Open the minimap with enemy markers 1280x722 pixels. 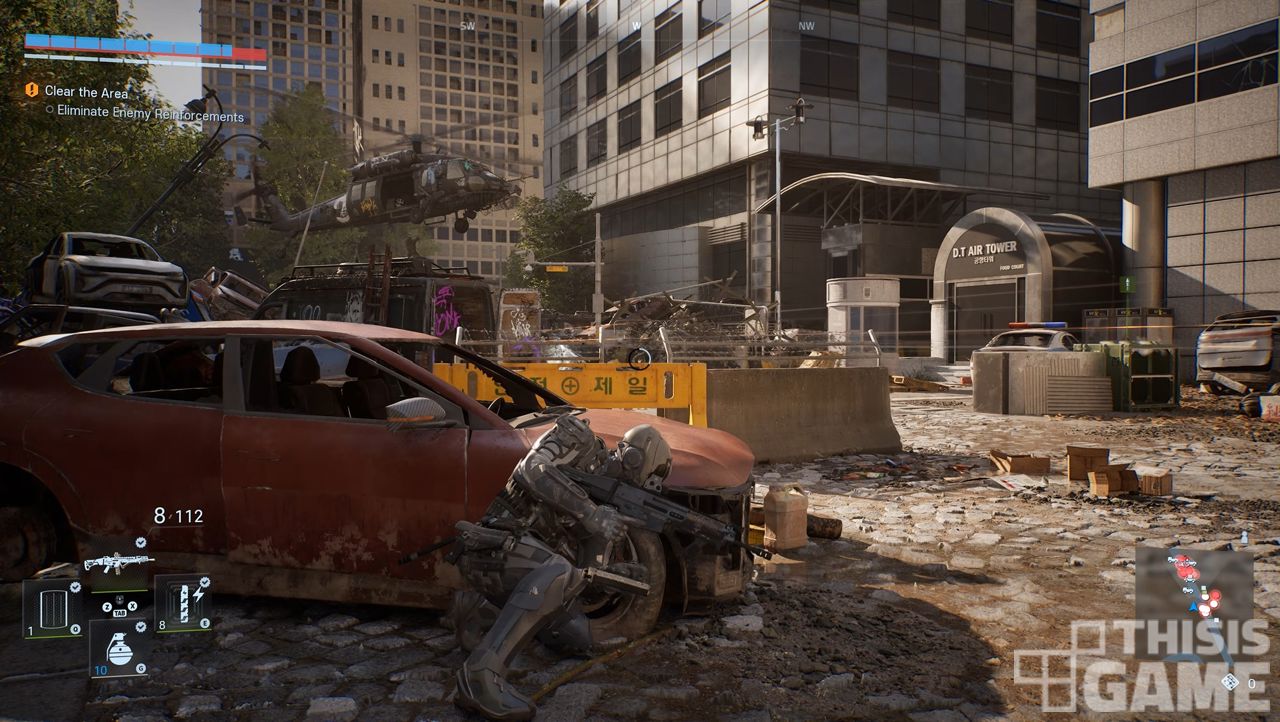[1193, 598]
